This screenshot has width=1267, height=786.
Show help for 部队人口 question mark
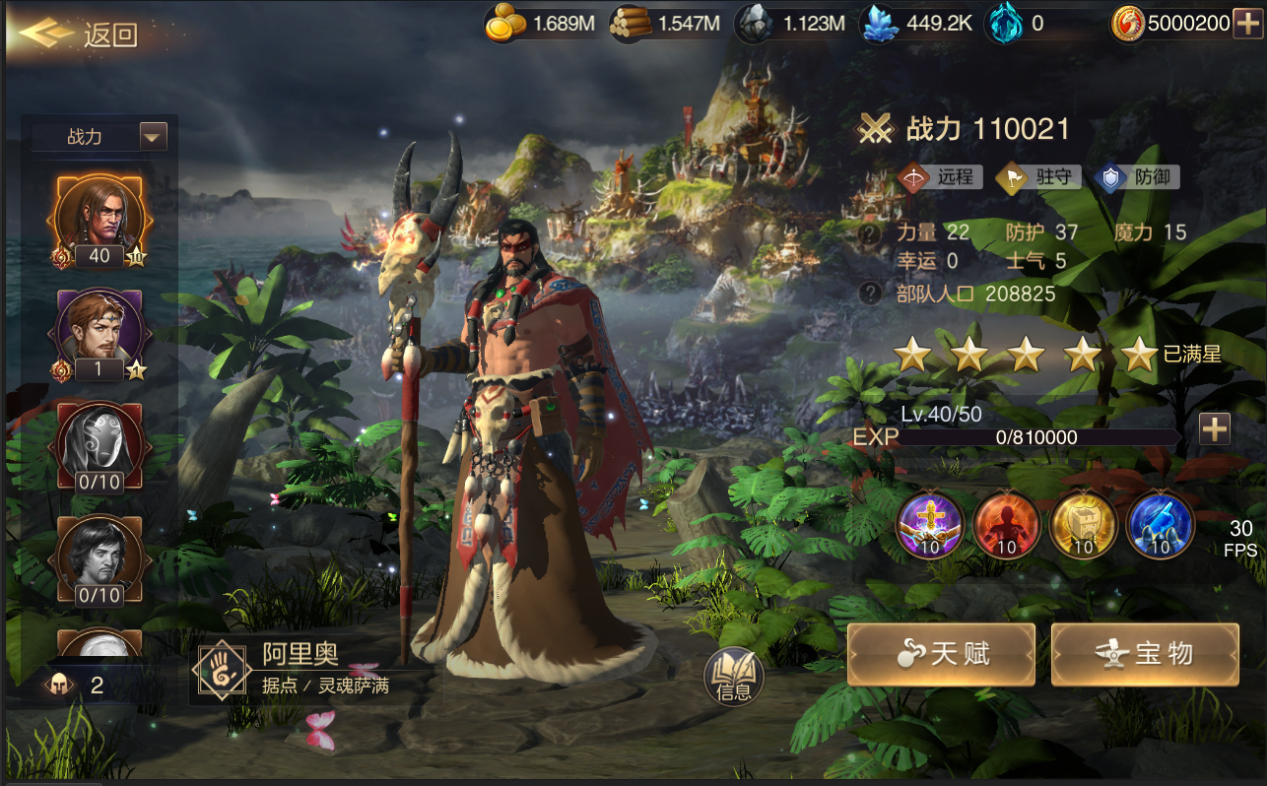coord(871,293)
